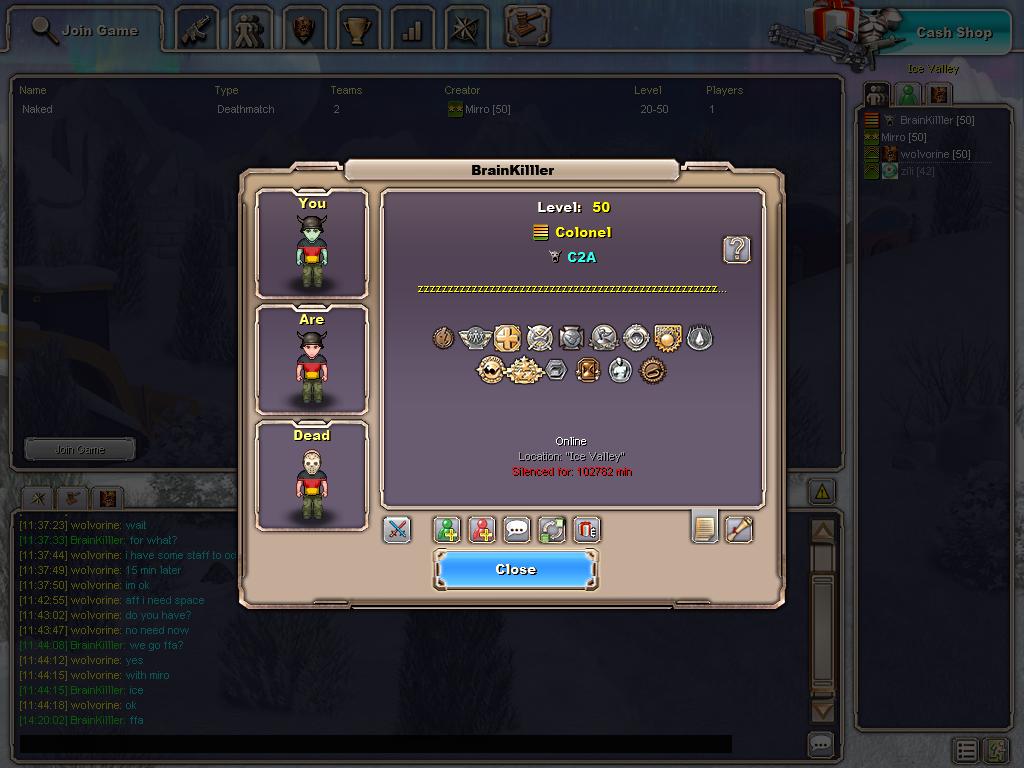Select the "Dead" hockey mask outfit preview
The image size is (1024, 768).
coord(312,476)
